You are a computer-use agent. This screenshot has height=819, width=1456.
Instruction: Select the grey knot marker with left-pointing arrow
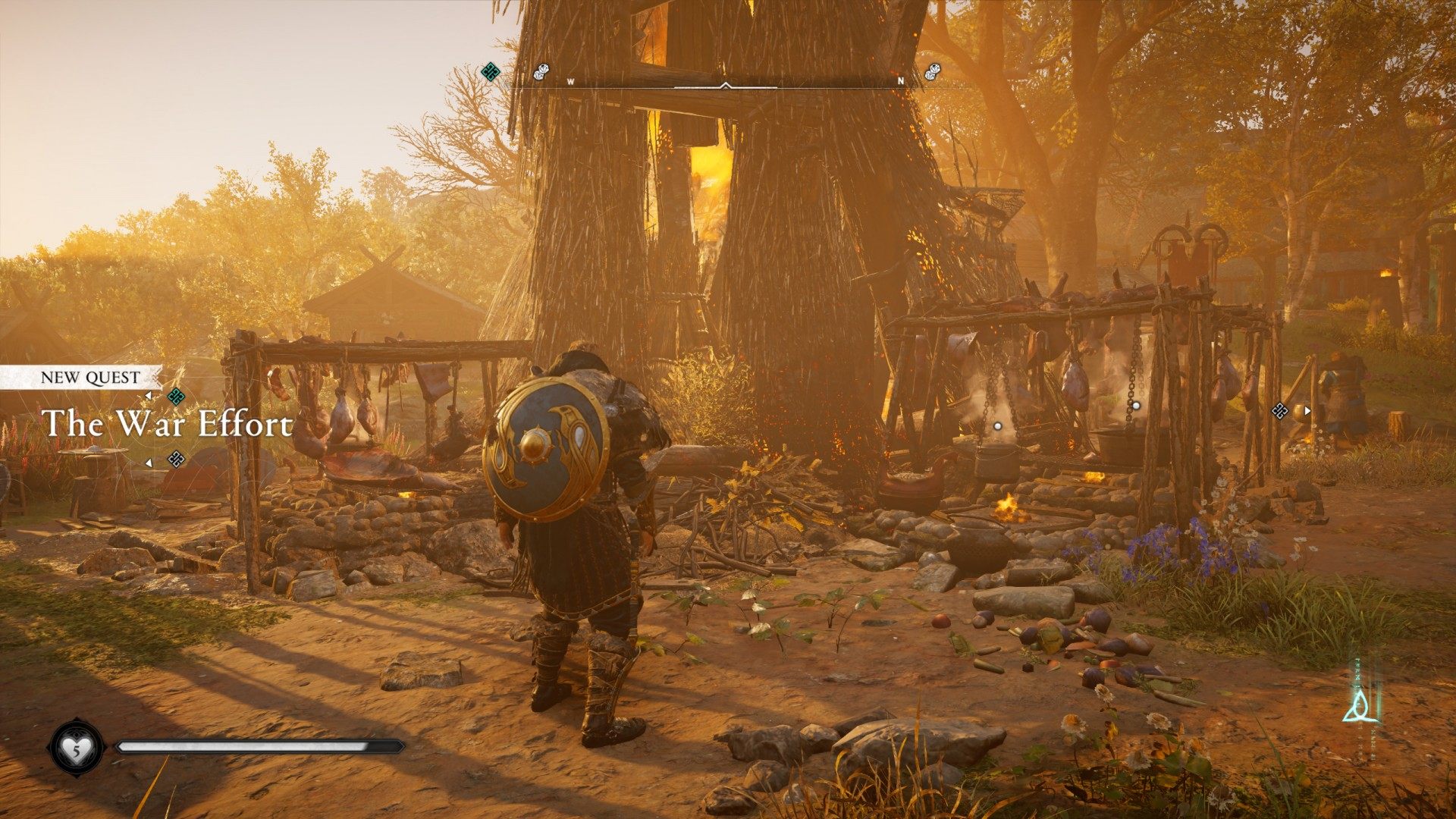[176, 459]
